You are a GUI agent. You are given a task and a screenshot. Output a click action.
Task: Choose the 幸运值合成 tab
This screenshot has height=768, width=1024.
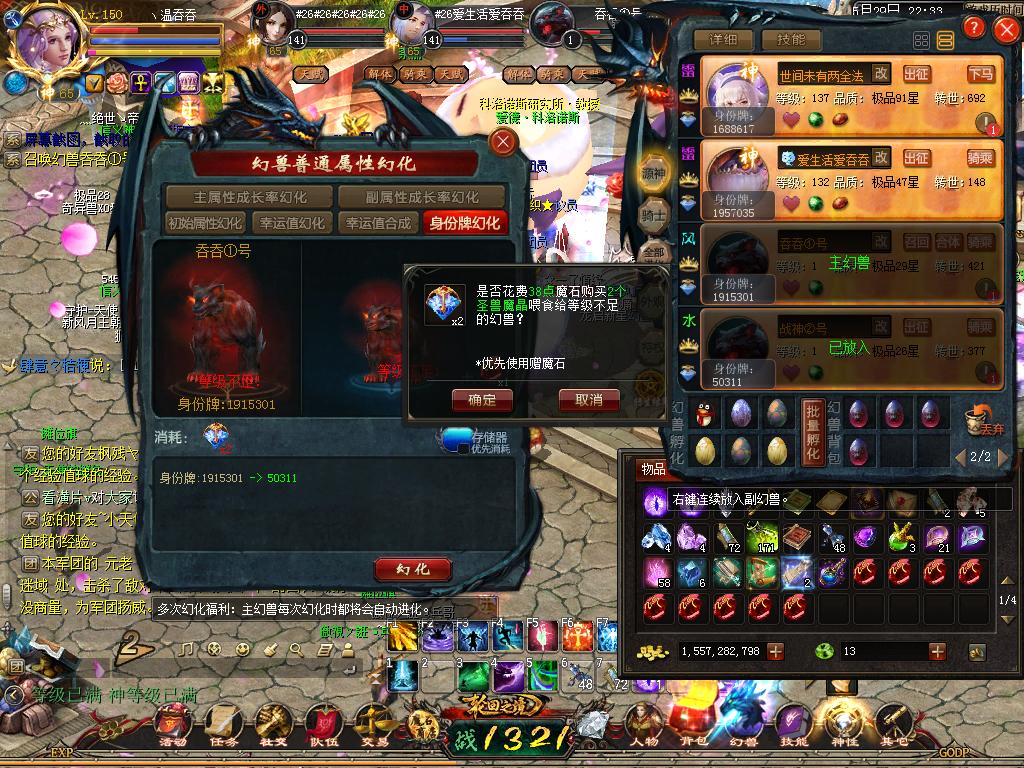point(377,223)
